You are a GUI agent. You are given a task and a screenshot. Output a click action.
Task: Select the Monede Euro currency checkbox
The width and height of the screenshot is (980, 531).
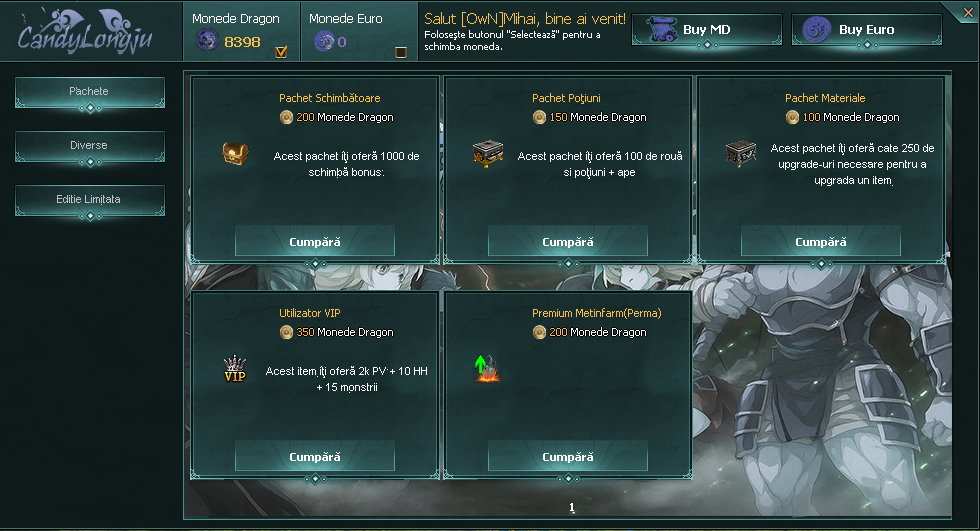(x=401, y=52)
